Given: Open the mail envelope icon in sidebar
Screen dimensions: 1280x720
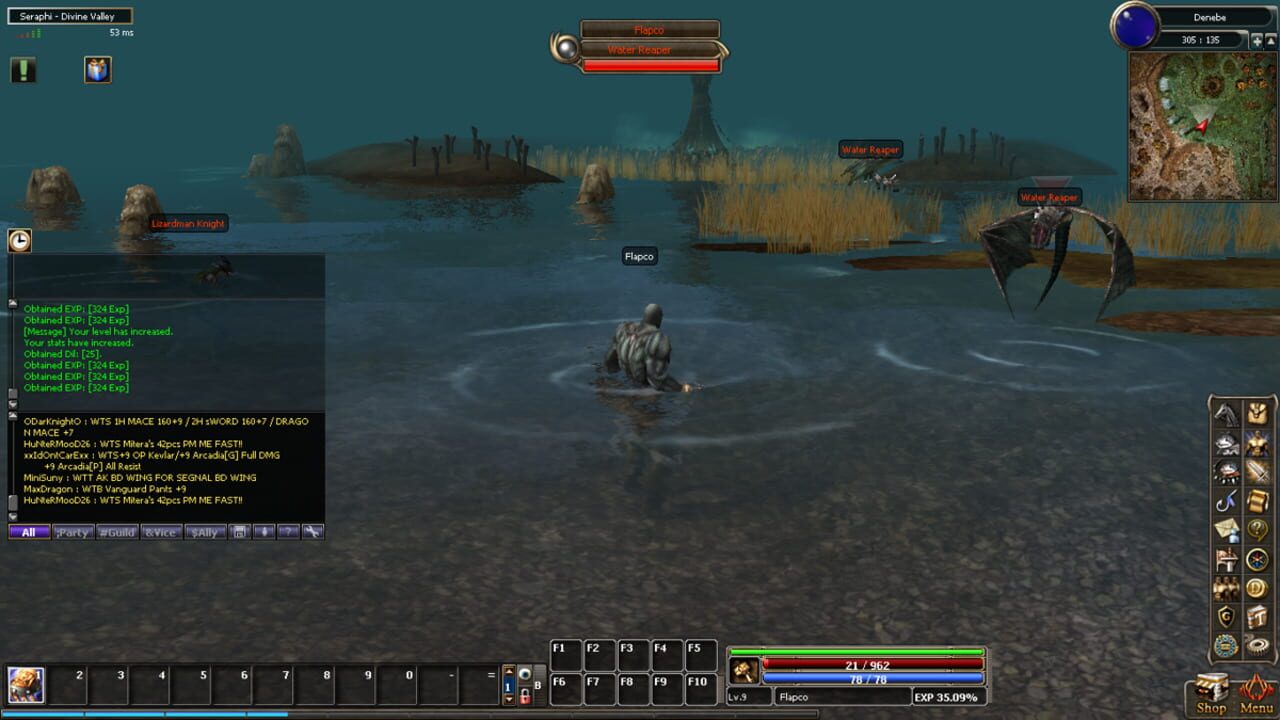Looking at the screenshot, I should click(1224, 529).
